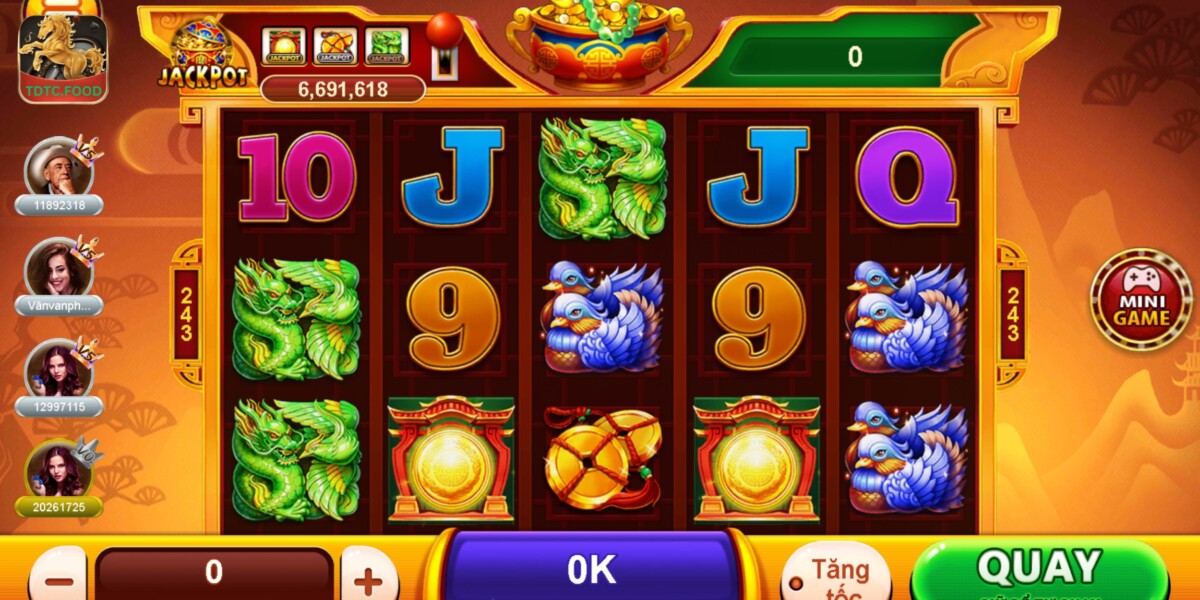Show the player avatar labeled 20261725
Viewport: 1200px width, 600px height.
point(59,471)
